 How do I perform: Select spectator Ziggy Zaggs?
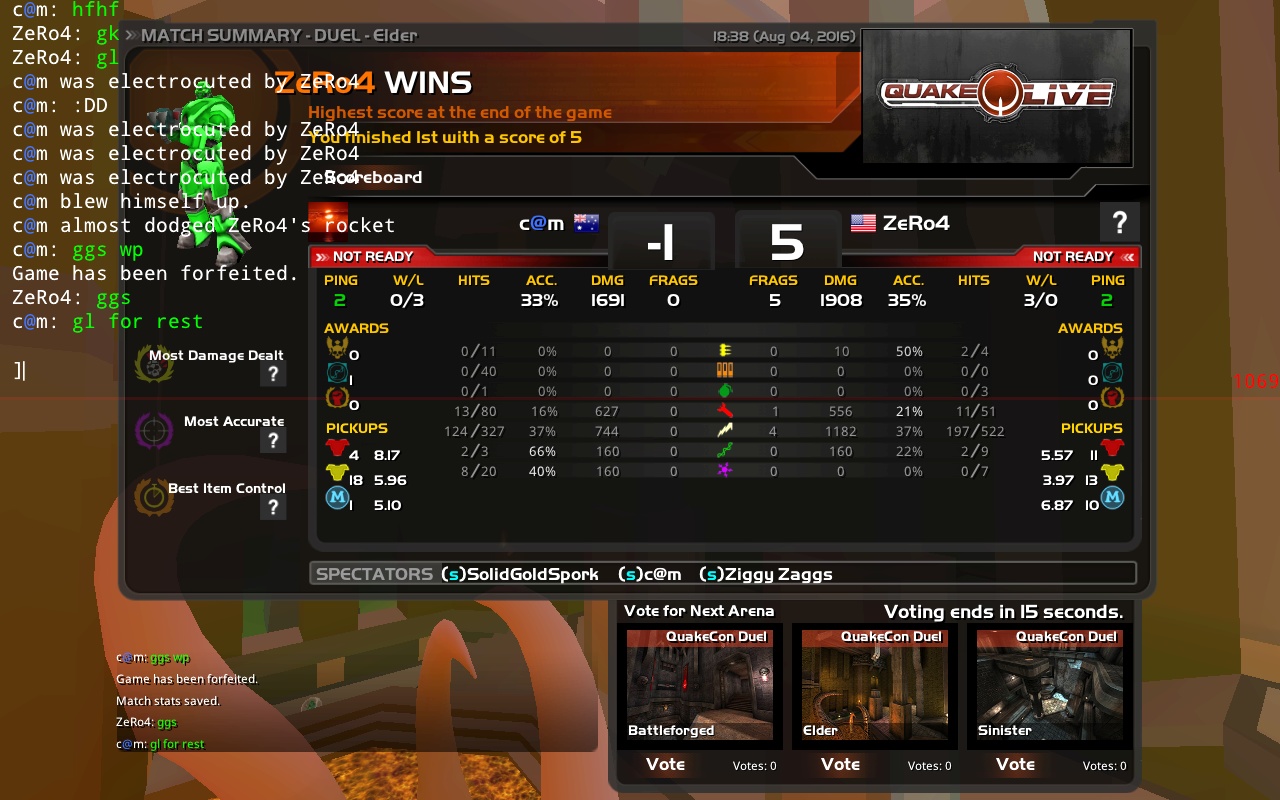point(766,574)
